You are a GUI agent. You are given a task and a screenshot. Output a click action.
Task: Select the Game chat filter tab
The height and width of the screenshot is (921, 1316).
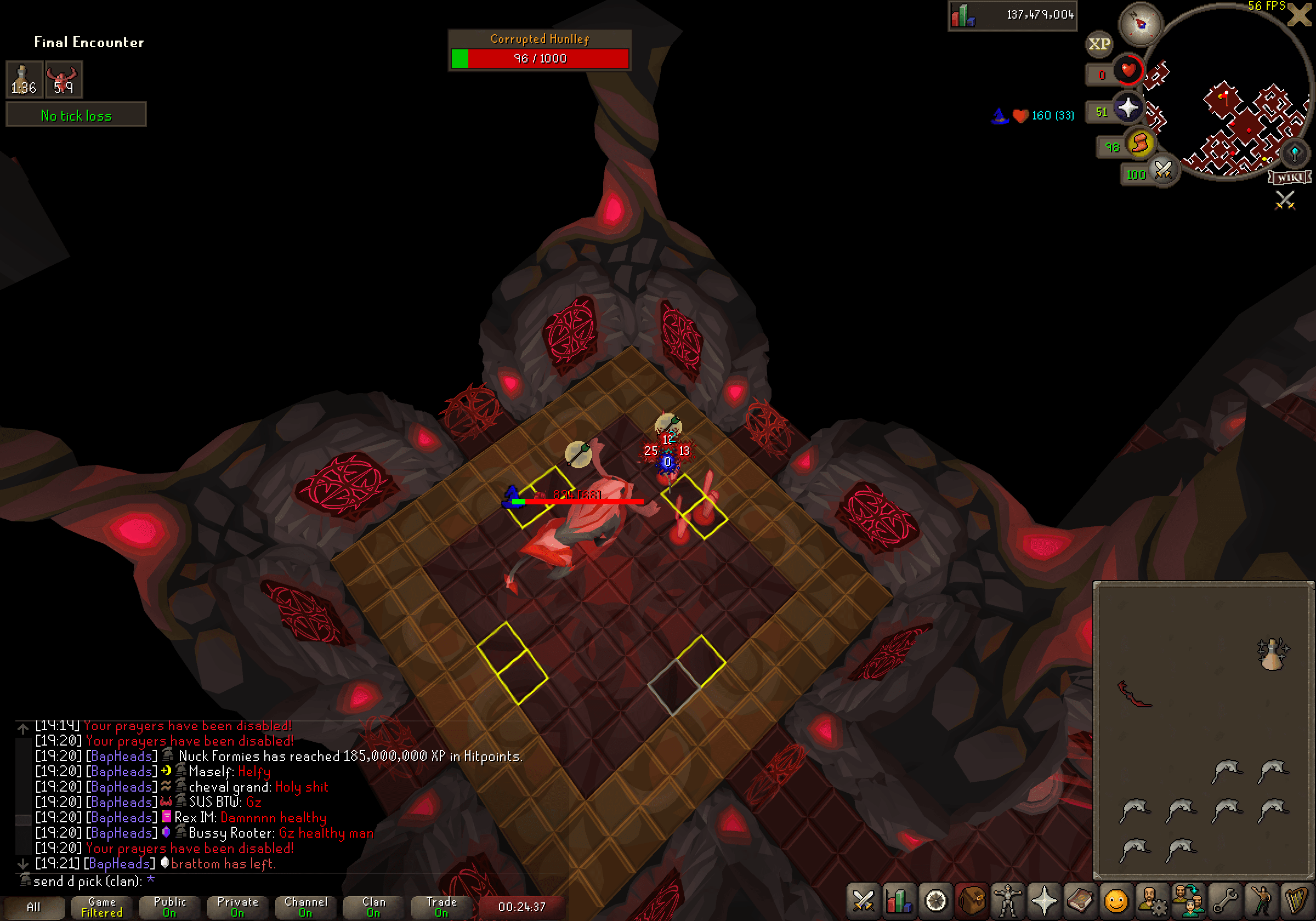pos(102,907)
